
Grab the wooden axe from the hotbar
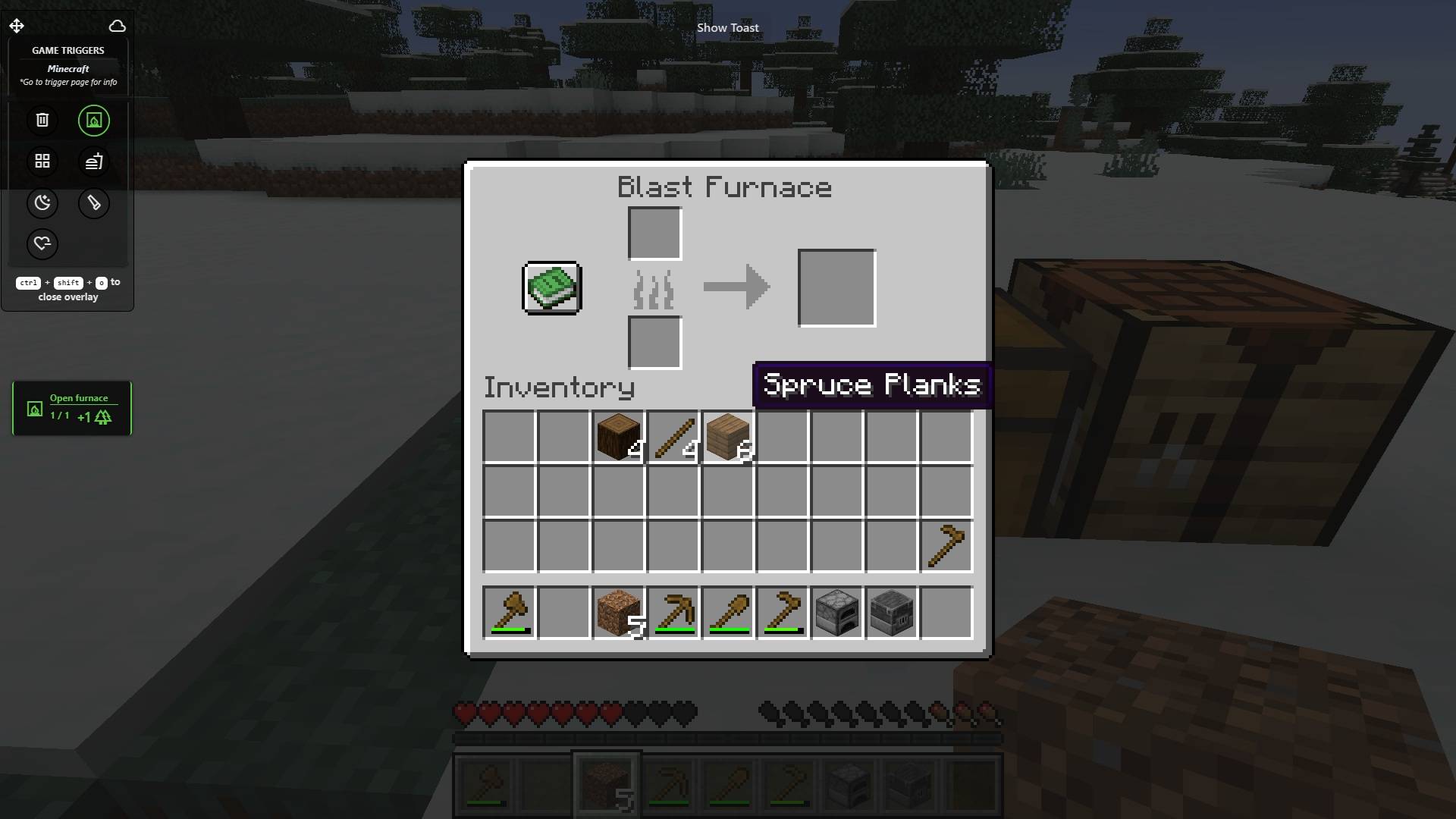coord(509,613)
